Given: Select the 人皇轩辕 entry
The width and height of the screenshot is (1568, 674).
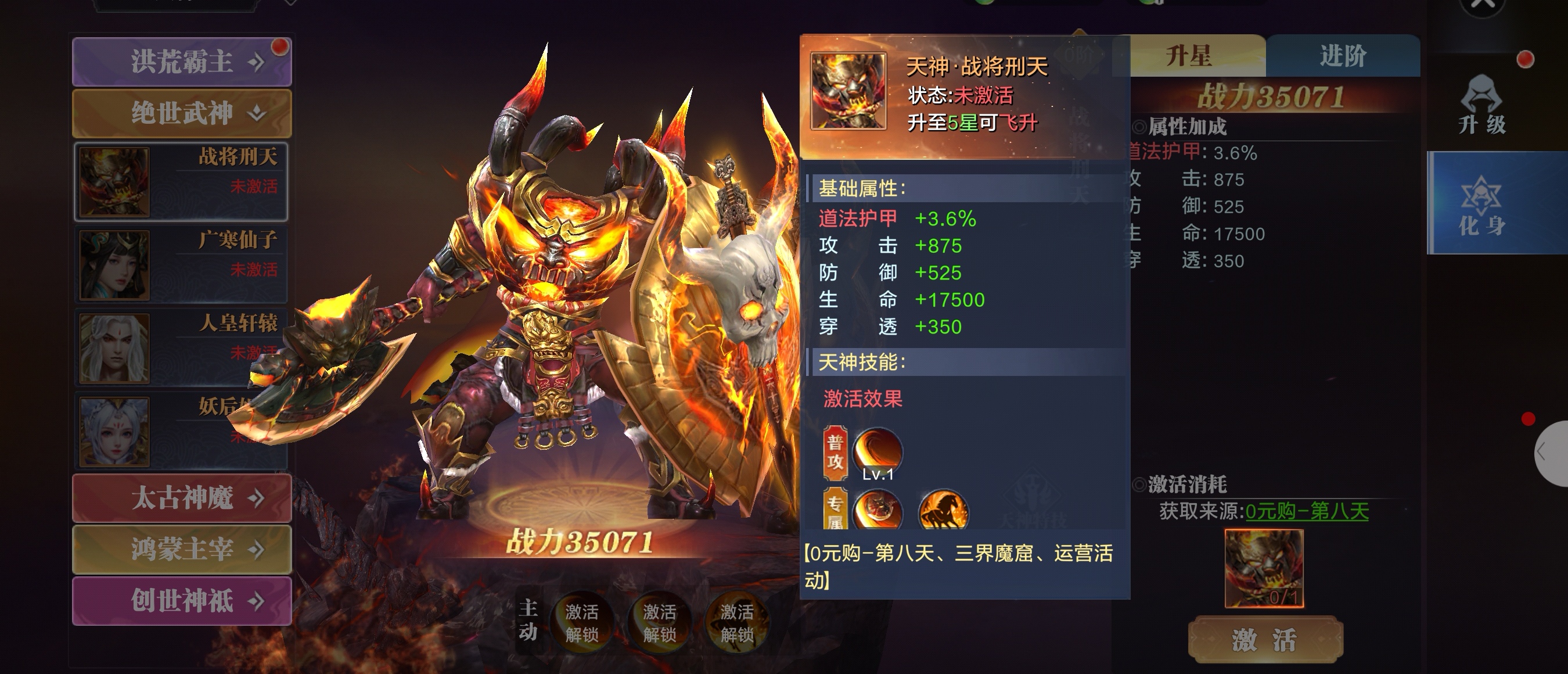Looking at the screenshot, I should point(181,347).
